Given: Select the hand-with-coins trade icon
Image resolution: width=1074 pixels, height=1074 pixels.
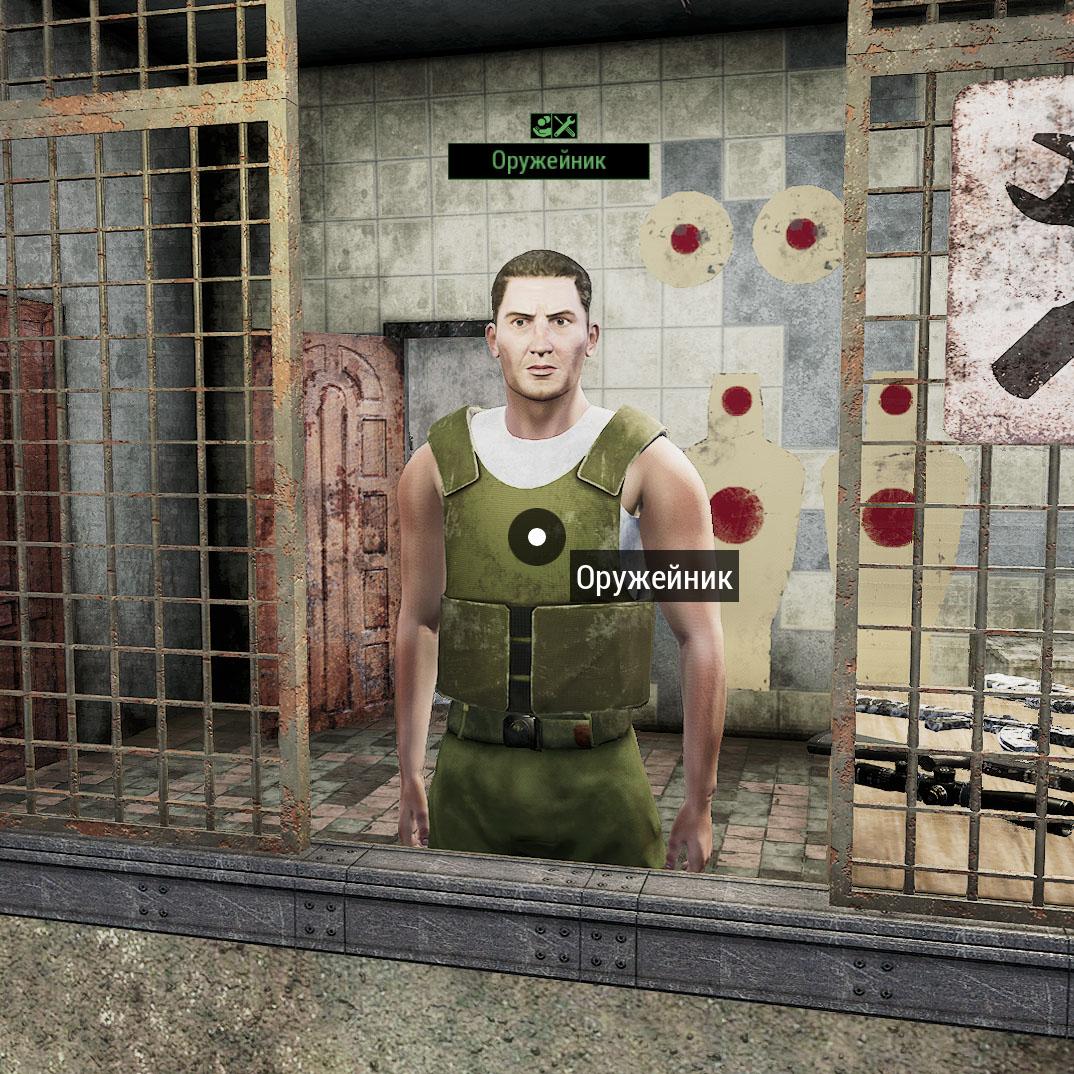Looking at the screenshot, I should (x=541, y=126).
